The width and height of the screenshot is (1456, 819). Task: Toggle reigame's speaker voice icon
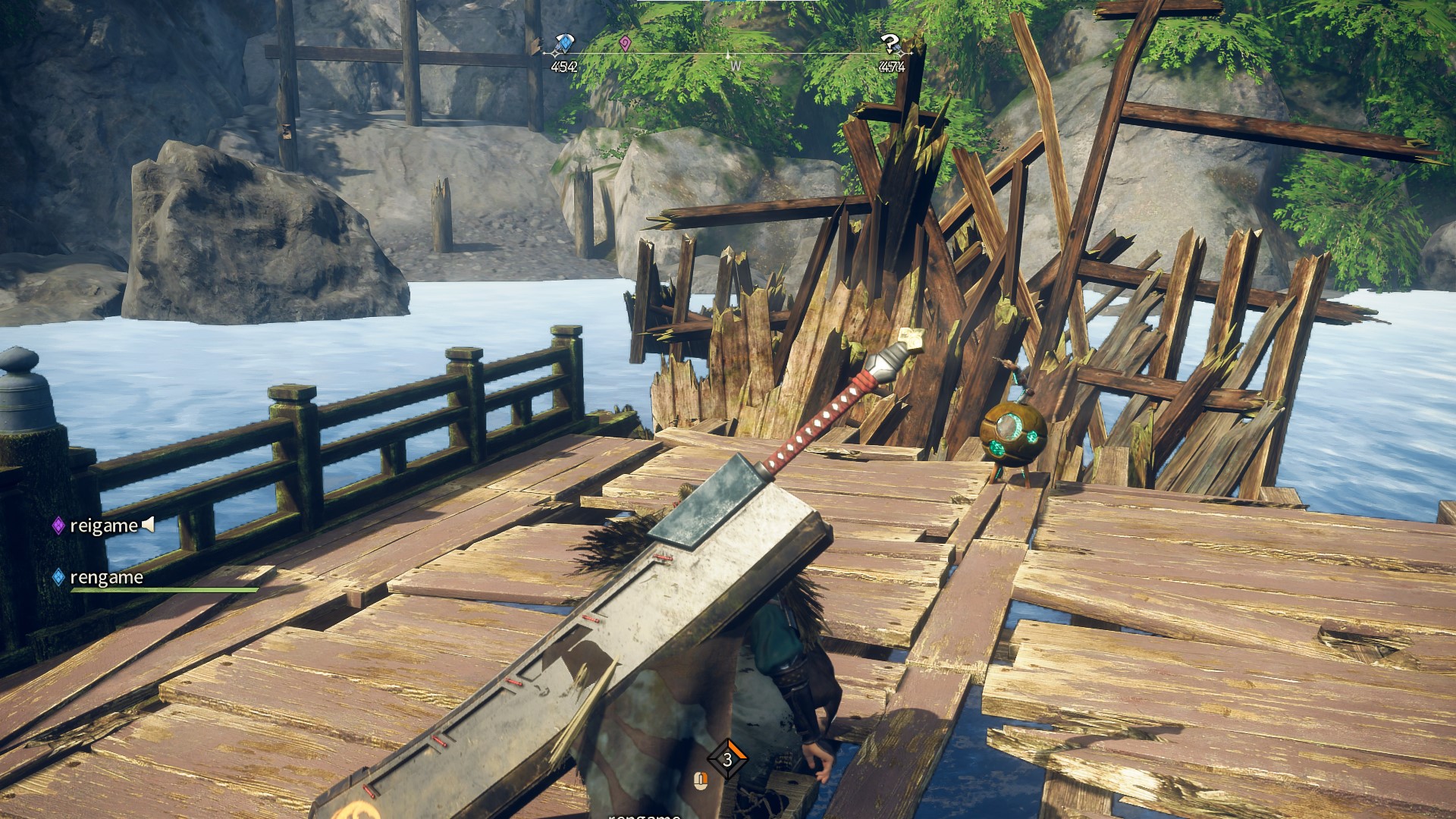click(x=149, y=524)
